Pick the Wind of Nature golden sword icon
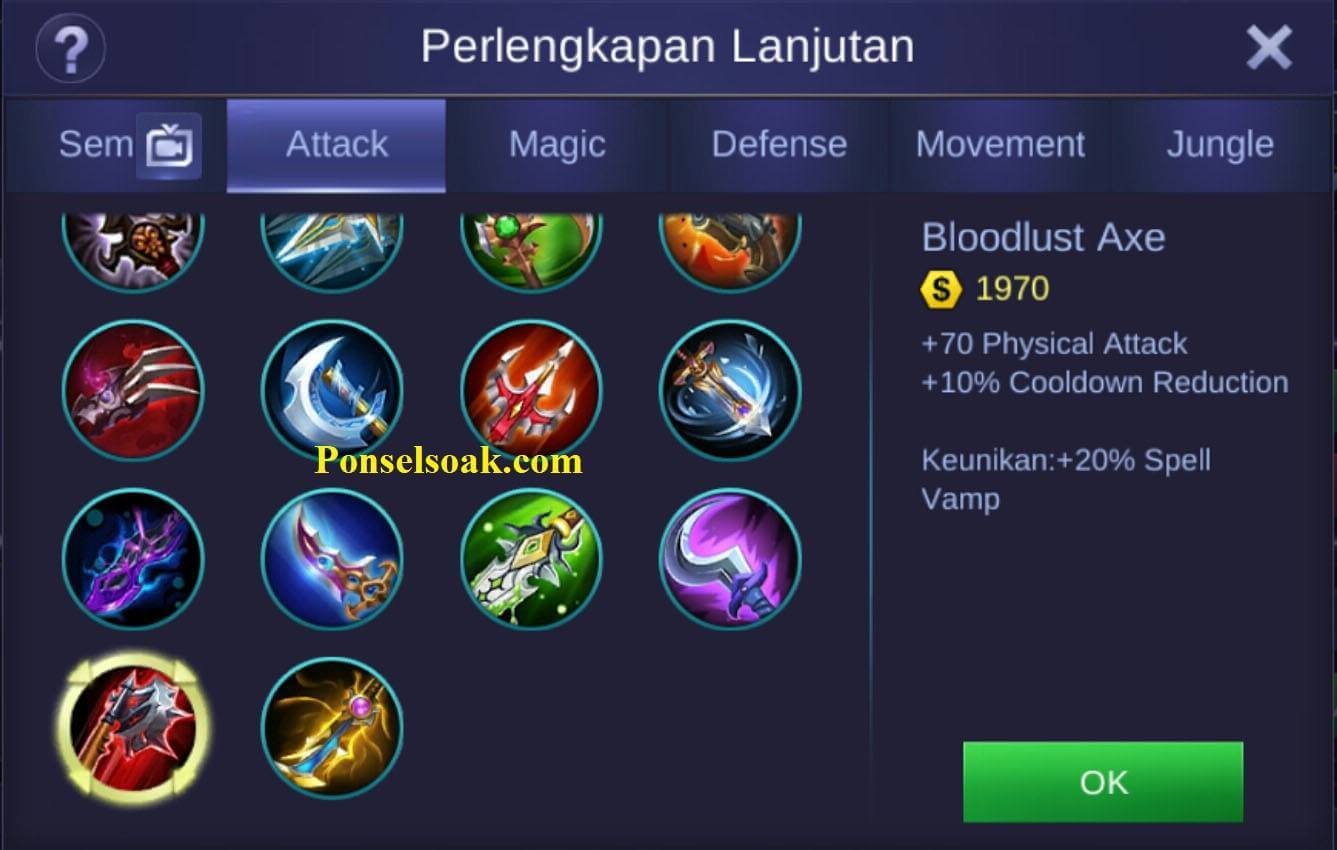1337x850 pixels. (x=732, y=390)
